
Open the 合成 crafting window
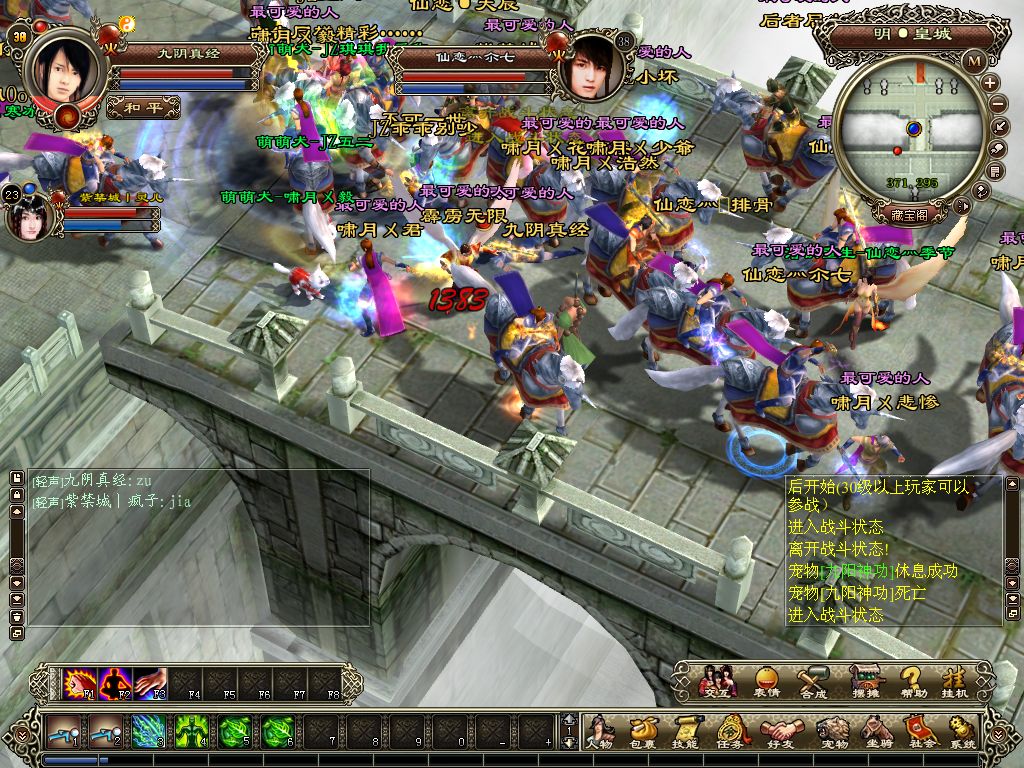[814, 680]
